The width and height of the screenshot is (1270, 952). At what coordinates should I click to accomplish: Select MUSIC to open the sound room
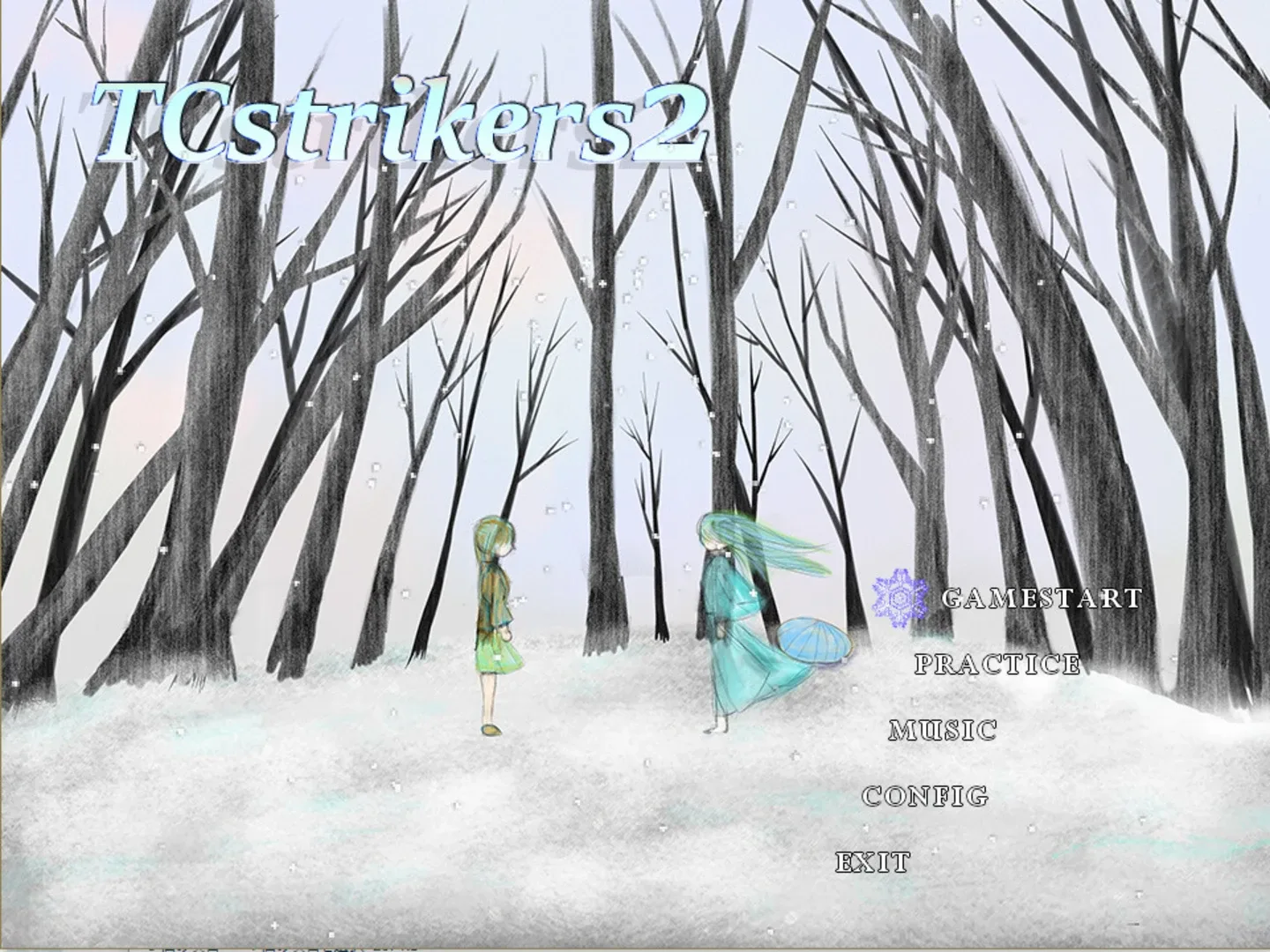(942, 731)
